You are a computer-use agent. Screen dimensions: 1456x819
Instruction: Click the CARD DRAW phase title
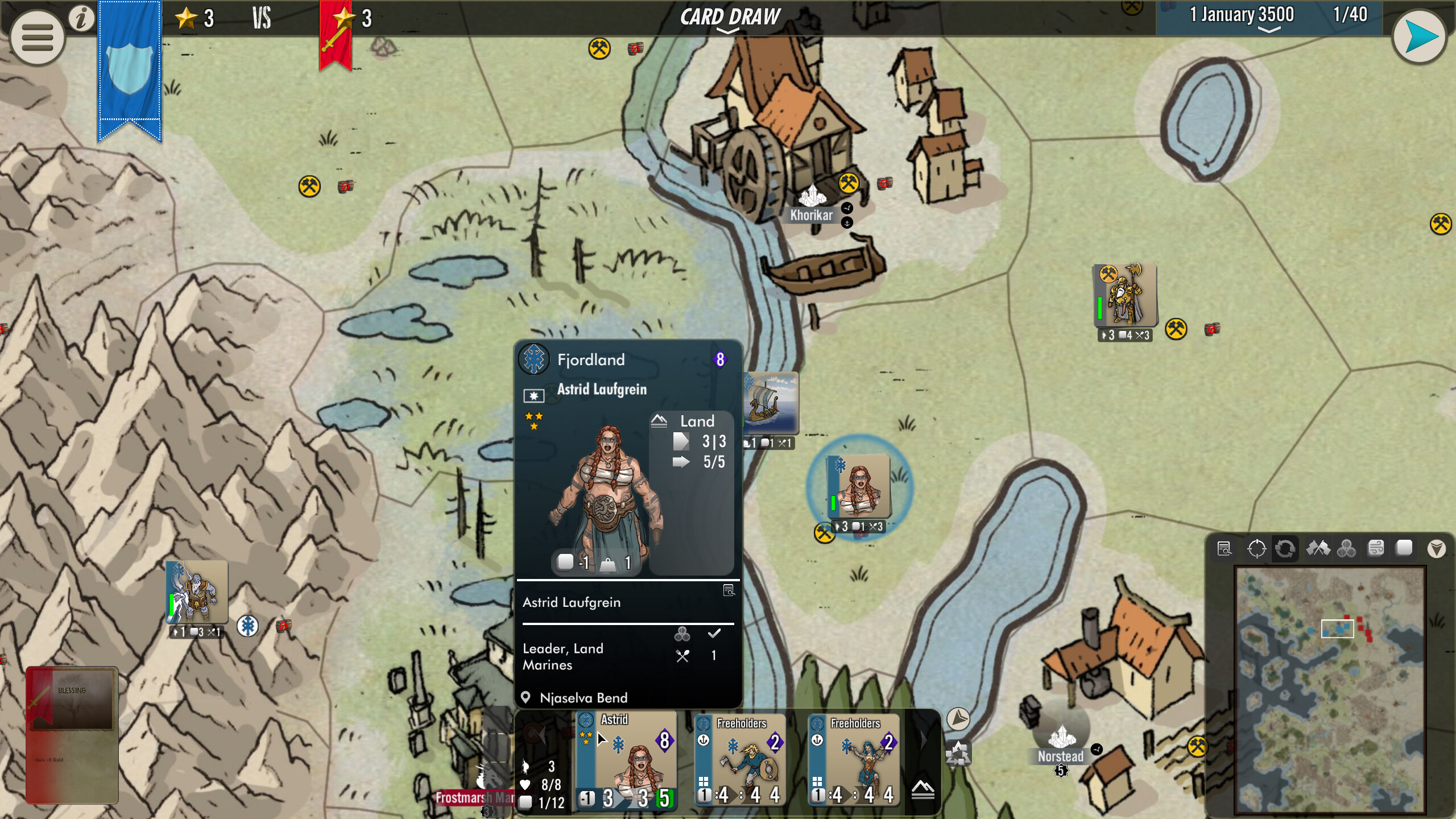point(730,16)
